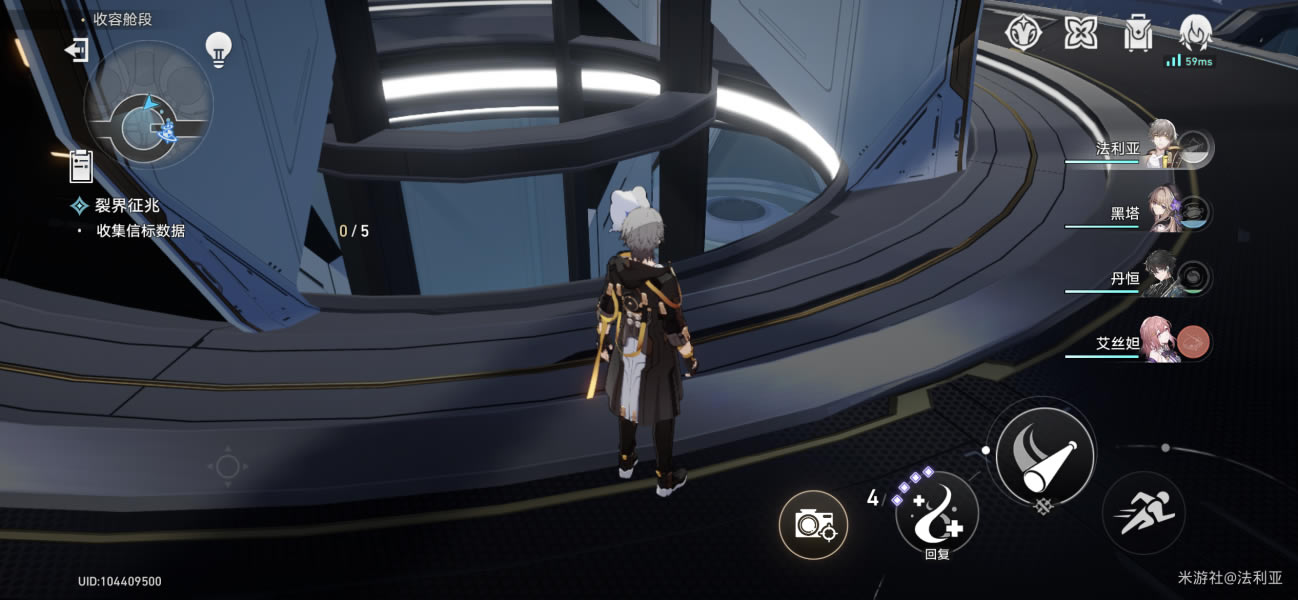Open the round emblem icon in top bar
1298x600 pixels.
click(x=1023, y=34)
